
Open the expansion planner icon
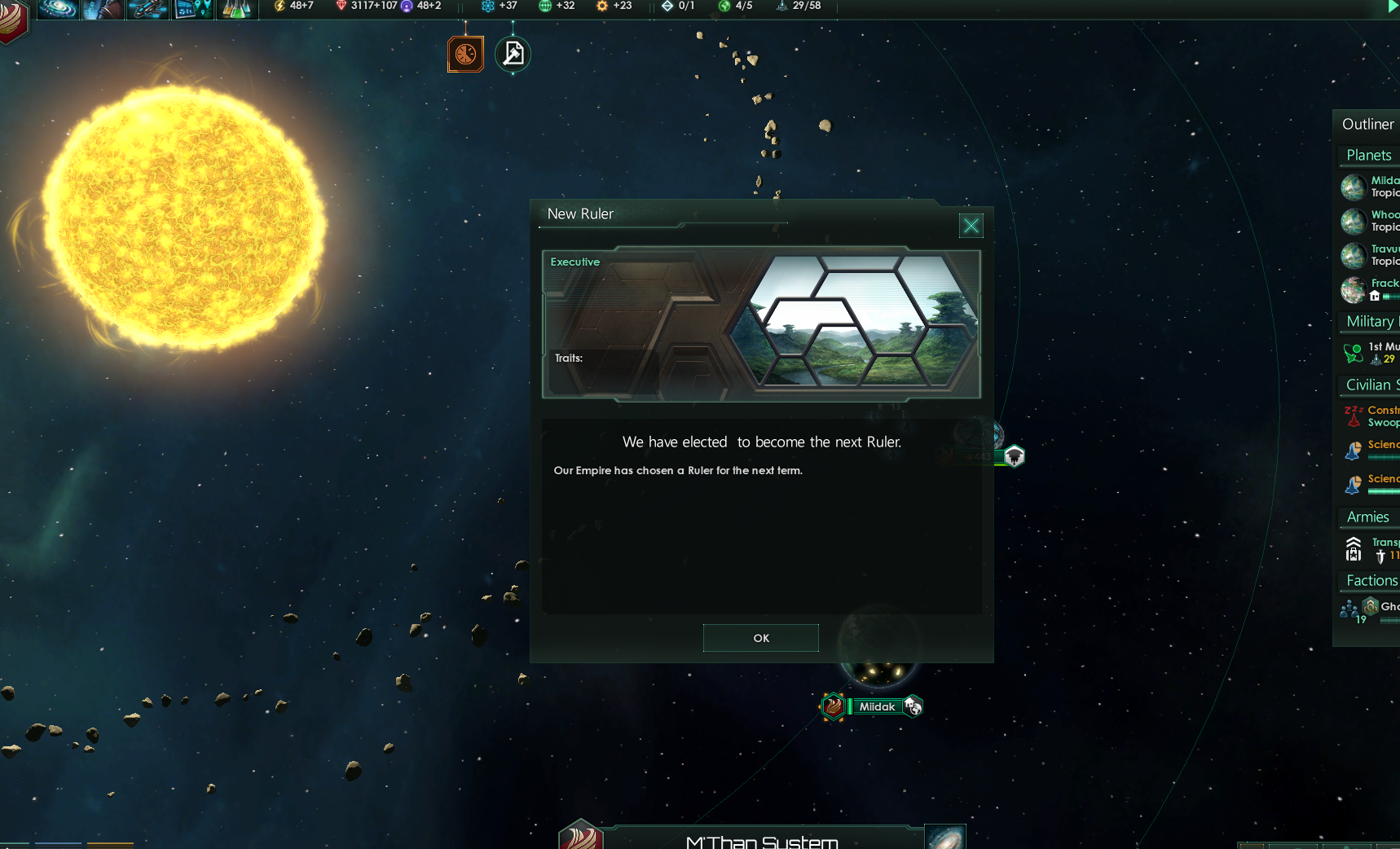[192, 9]
